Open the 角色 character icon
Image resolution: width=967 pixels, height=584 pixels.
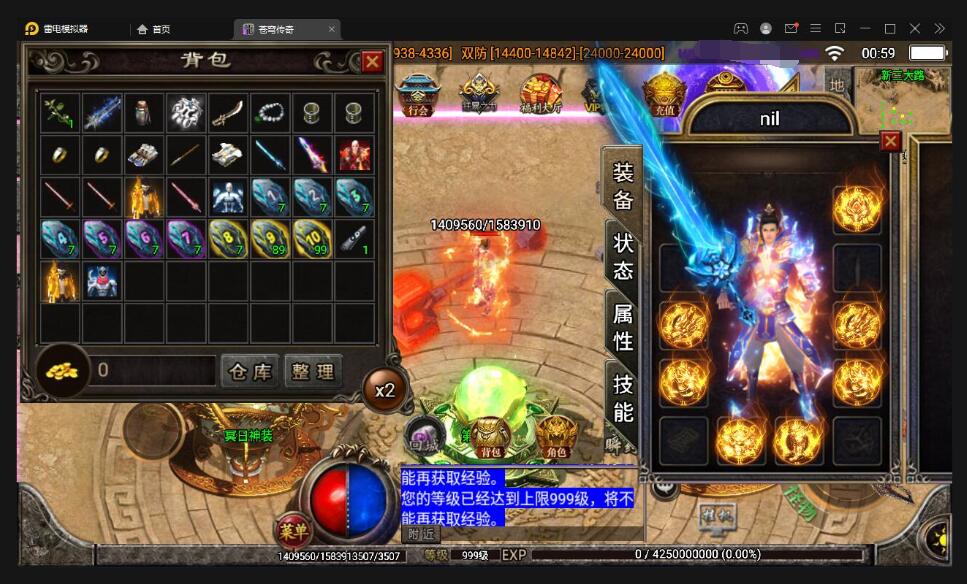coord(555,436)
